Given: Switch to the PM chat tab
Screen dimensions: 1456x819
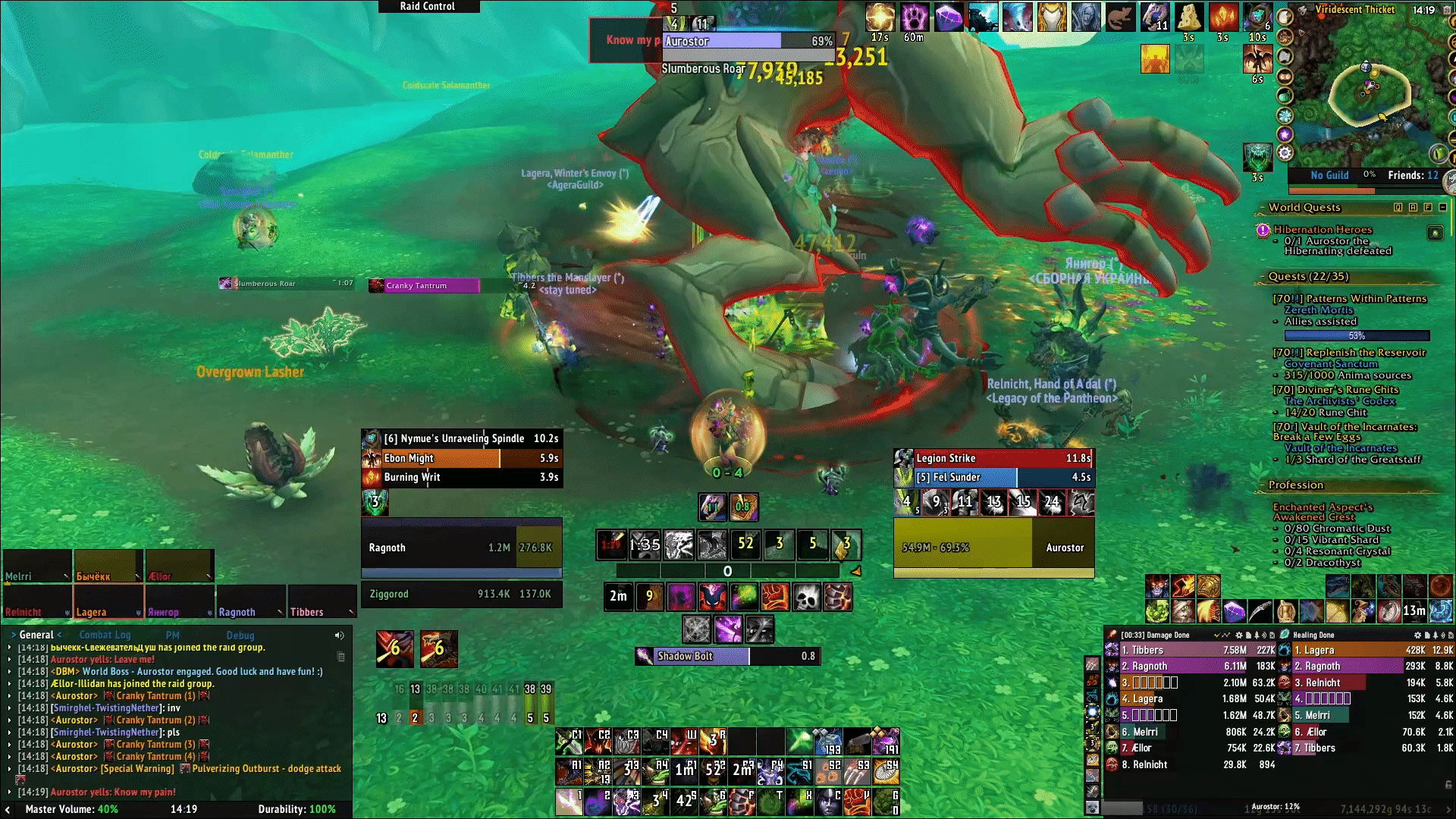Looking at the screenshot, I should pyautogui.click(x=173, y=635).
